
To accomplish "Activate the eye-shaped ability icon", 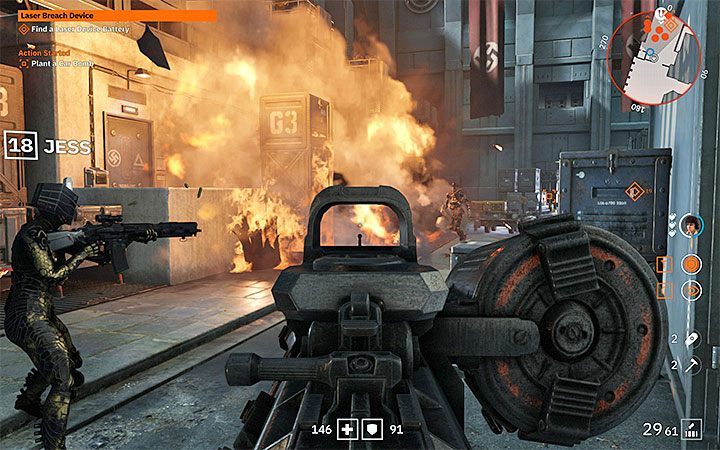I will click(690, 290).
